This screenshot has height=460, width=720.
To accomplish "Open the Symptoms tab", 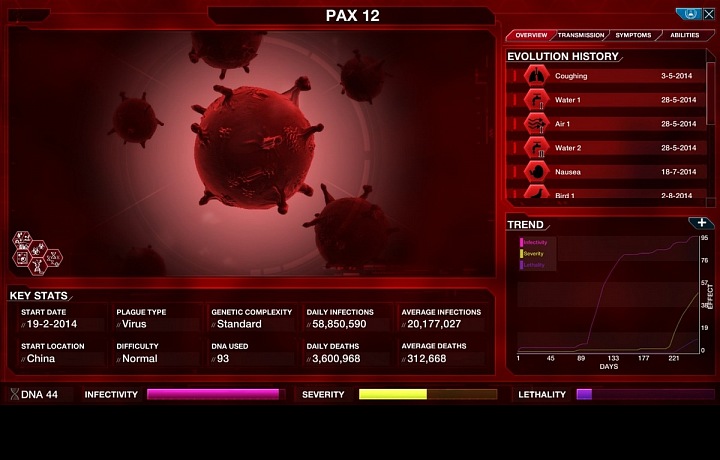I will coord(633,35).
